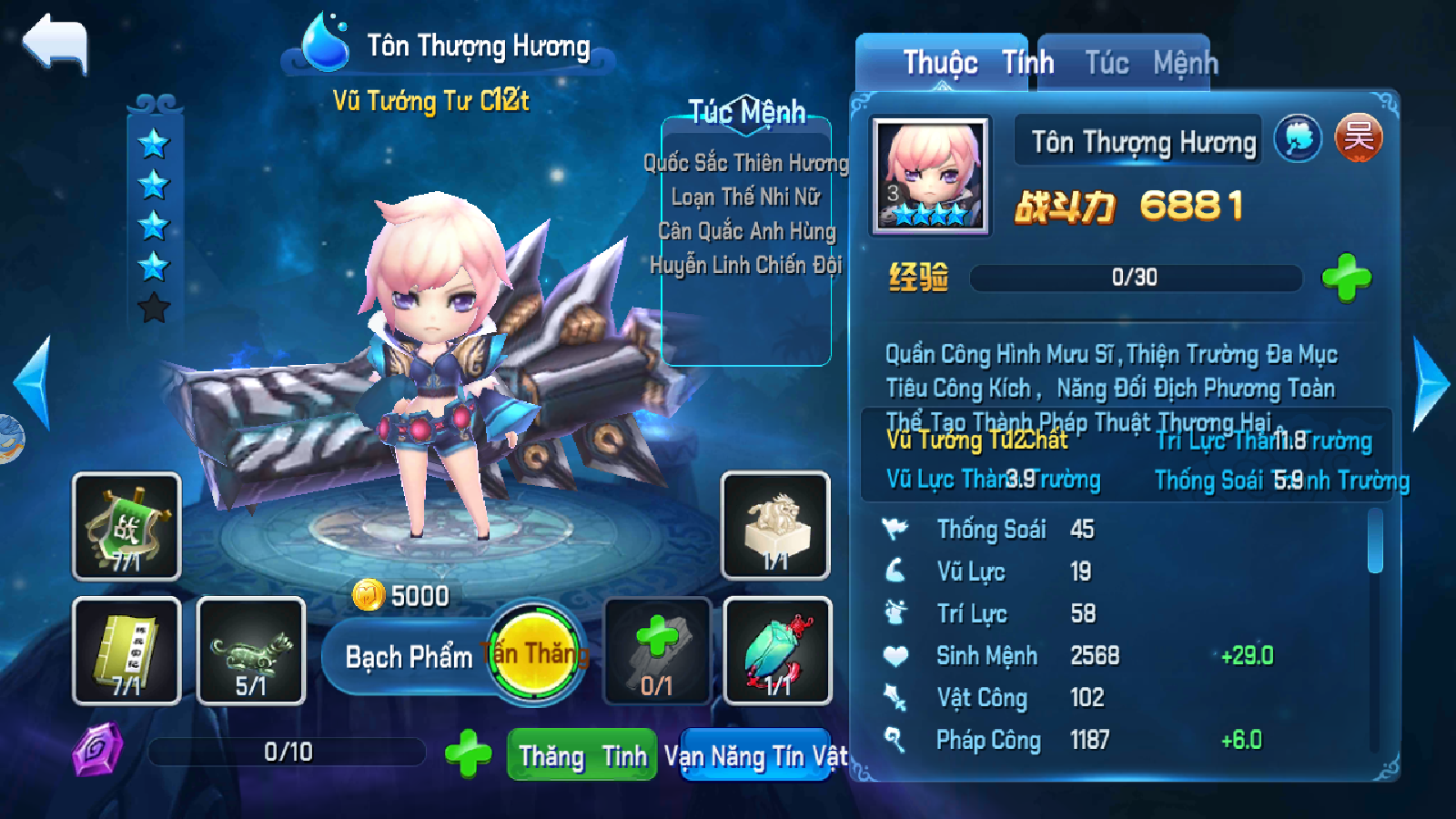Tap the Thăng Tinh button
This screenshot has height=819, width=1456.
coord(582,755)
